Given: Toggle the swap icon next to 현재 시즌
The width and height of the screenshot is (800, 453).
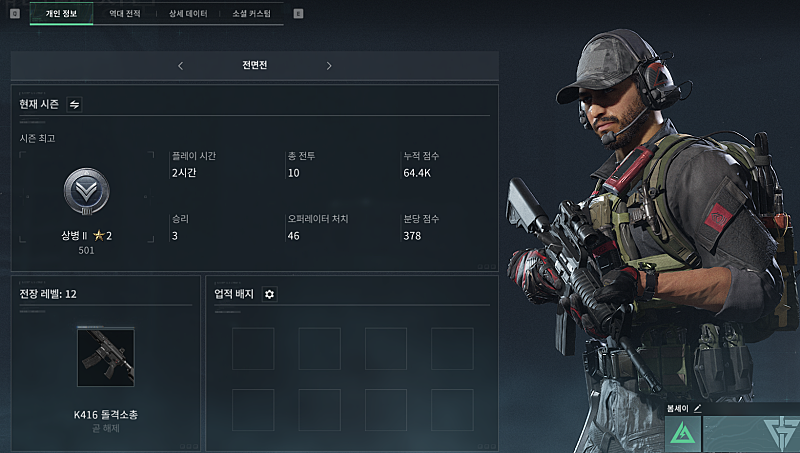Looking at the screenshot, I should coord(75,104).
